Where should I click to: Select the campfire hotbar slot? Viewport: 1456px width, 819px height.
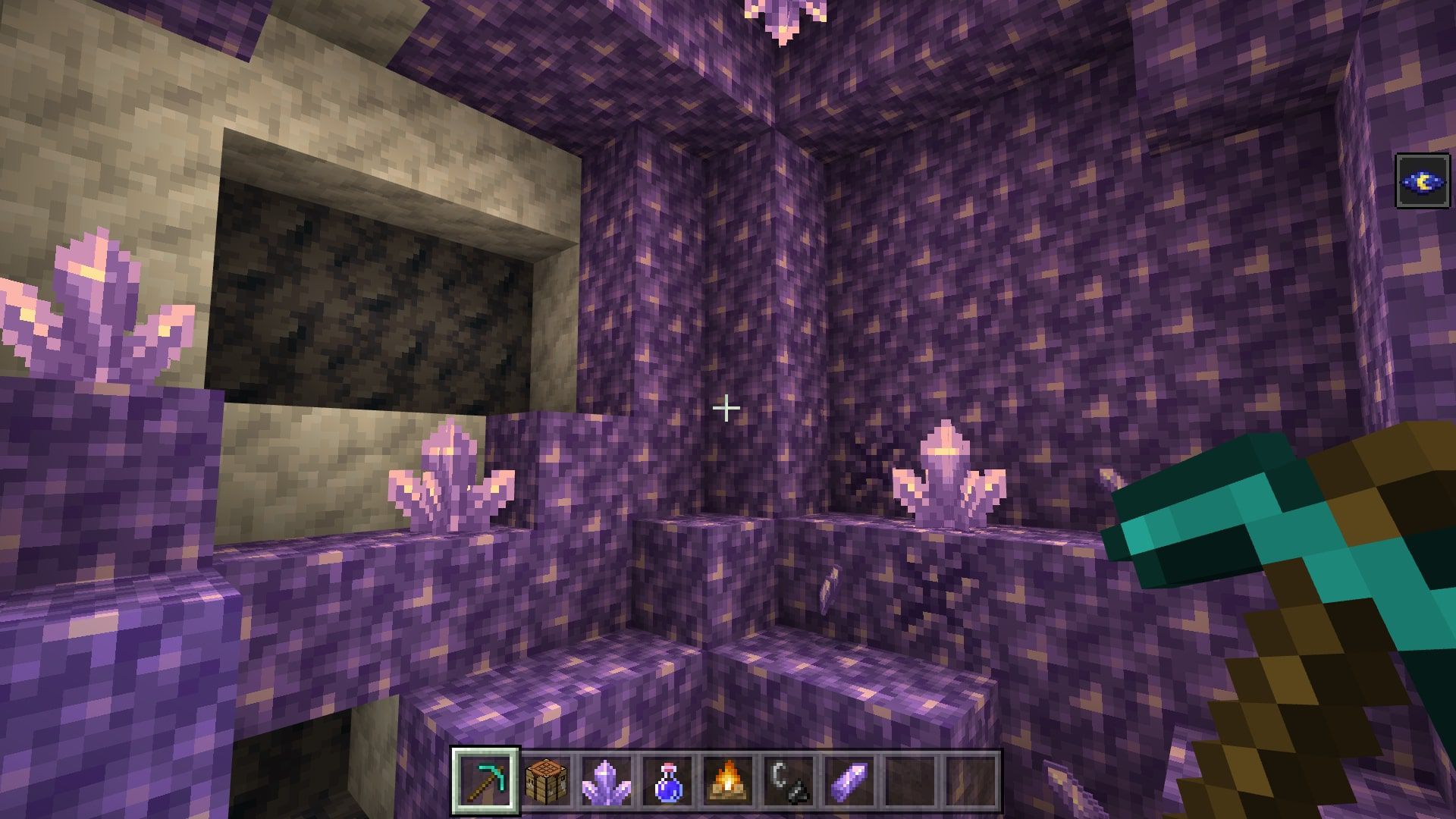728,781
